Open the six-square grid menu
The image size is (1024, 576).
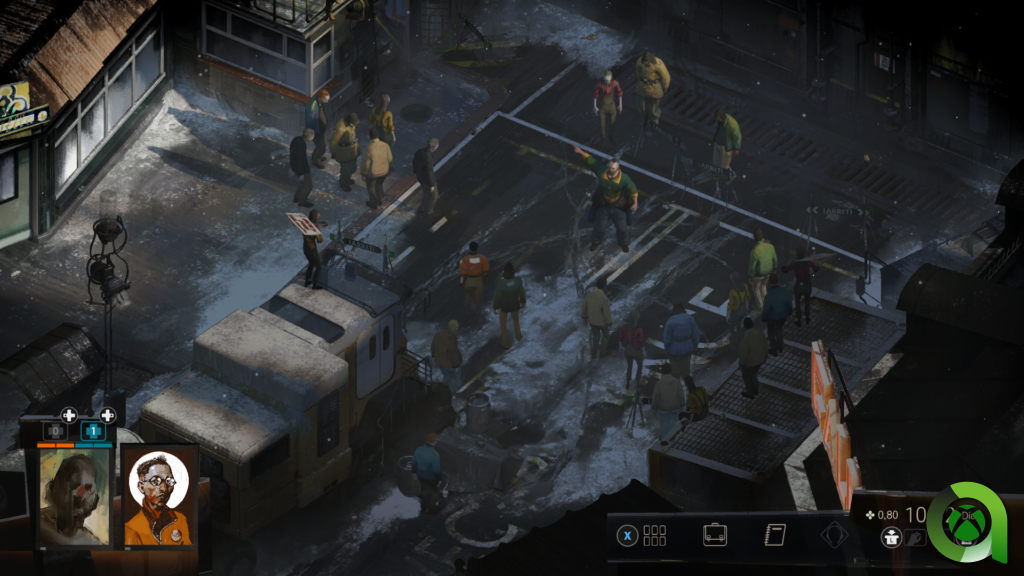pos(654,535)
